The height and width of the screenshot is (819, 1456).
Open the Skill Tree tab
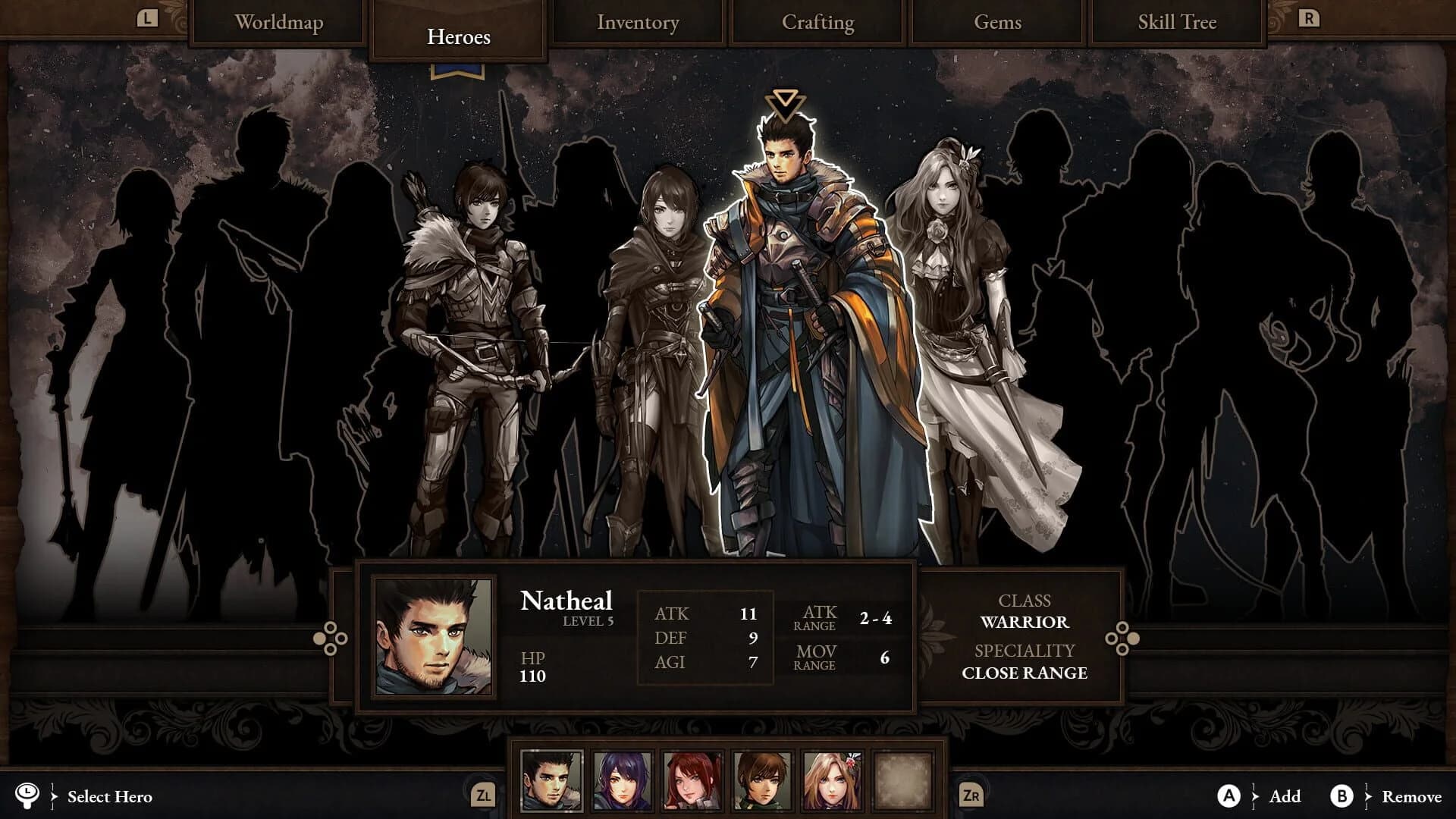(x=1175, y=23)
